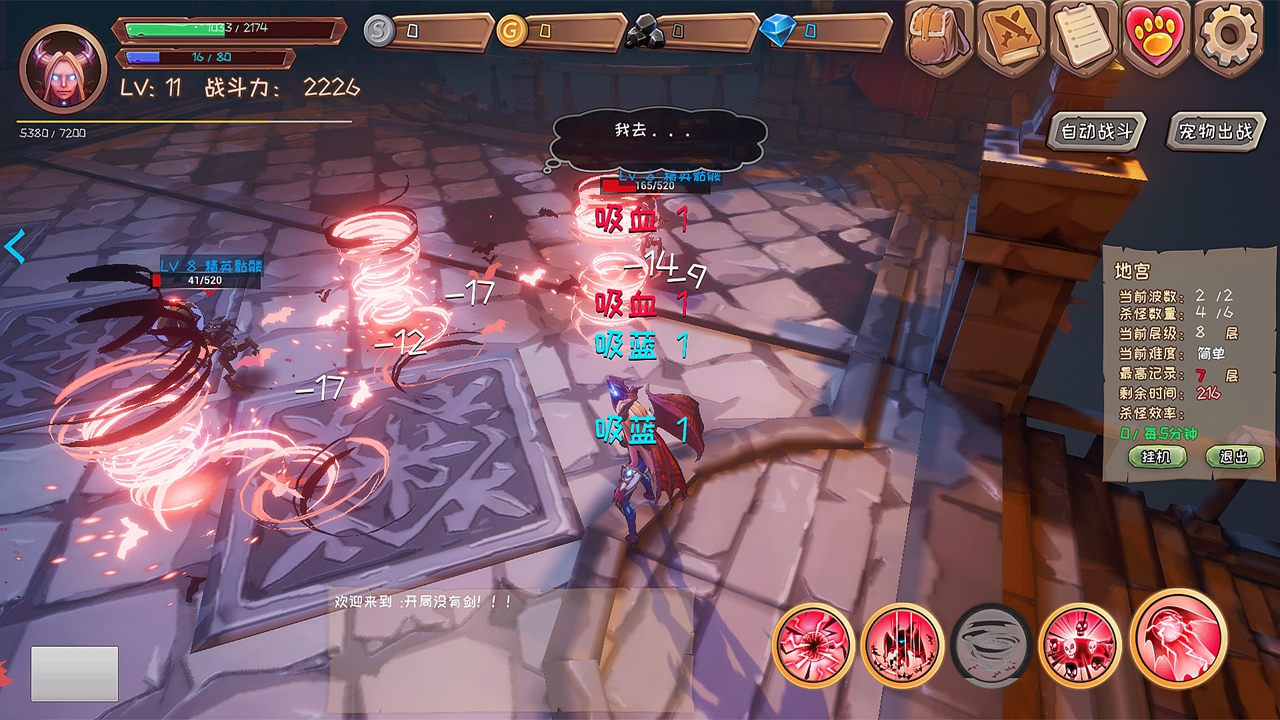Open the quest clipboard list
The image size is (1280, 720).
point(1084,37)
